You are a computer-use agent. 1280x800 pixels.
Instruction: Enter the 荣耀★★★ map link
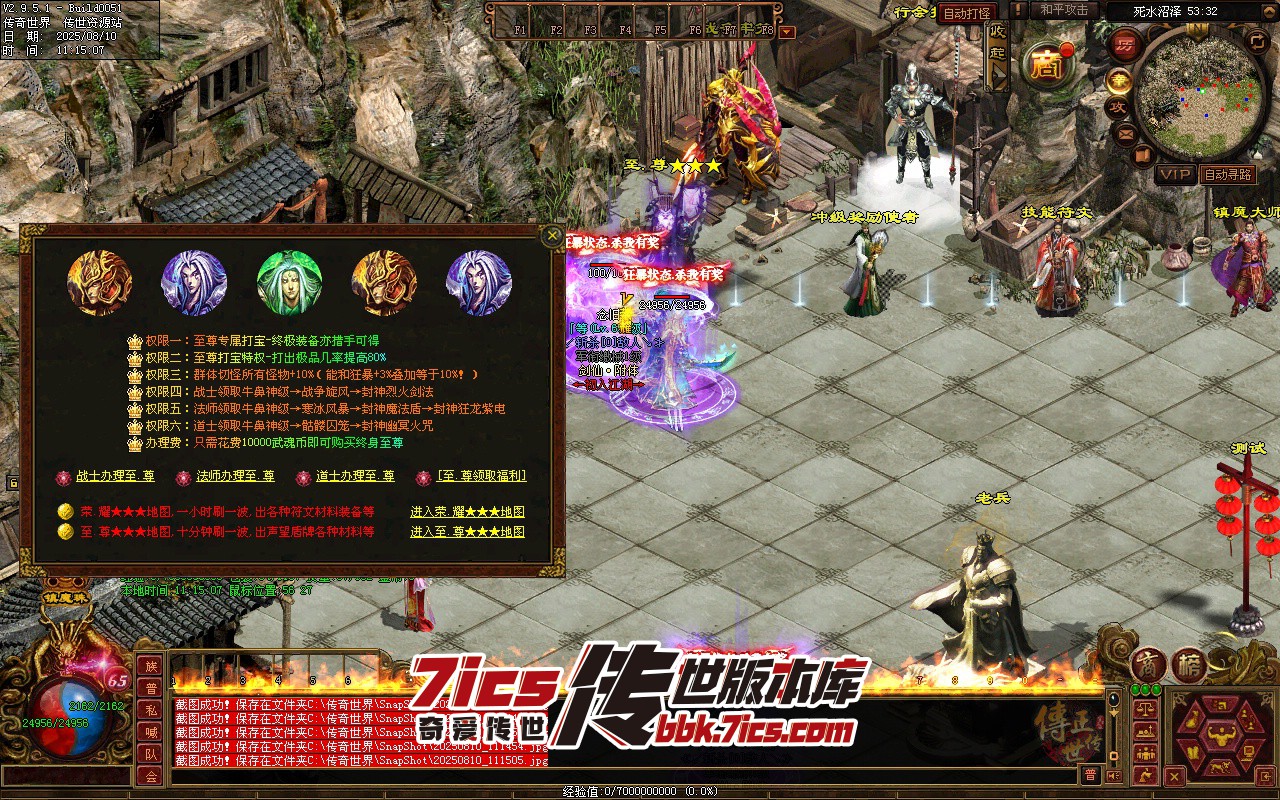[x=467, y=512]
